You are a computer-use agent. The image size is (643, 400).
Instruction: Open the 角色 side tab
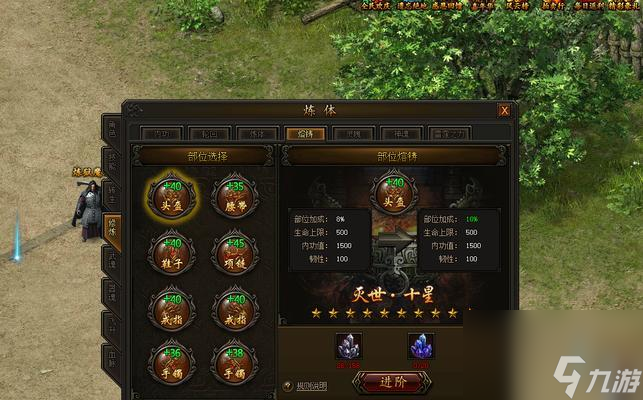point(112,130)
